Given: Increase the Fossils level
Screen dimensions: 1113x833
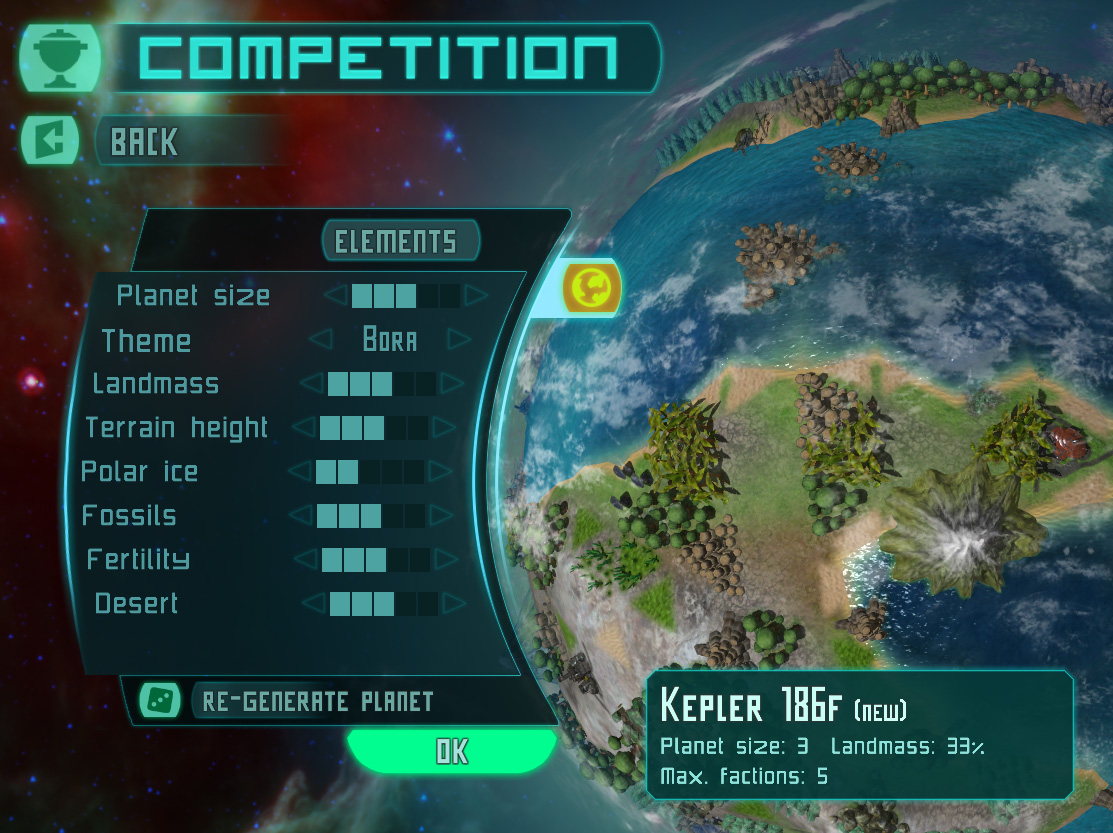Looking at the screenshot, I should [441, 516].
